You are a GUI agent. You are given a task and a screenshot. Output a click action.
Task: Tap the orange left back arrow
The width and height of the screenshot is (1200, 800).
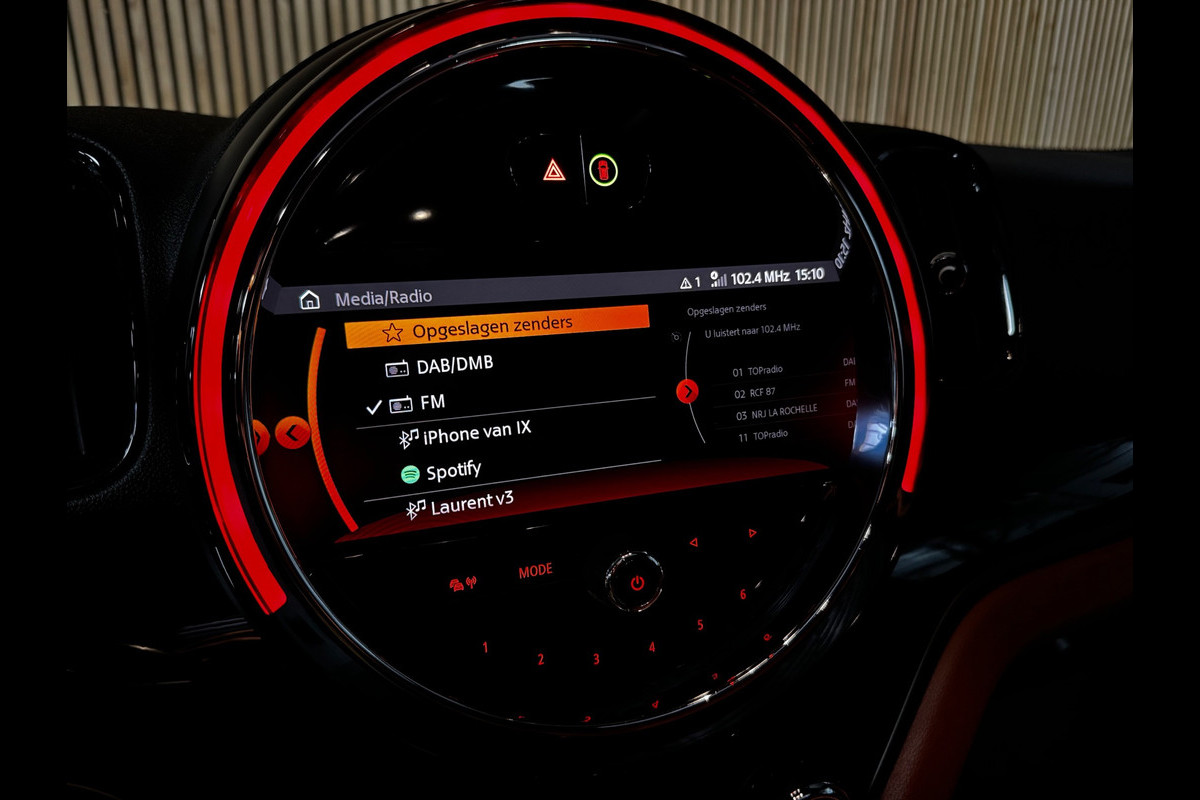pyautogui.click(x=292, y=433)
